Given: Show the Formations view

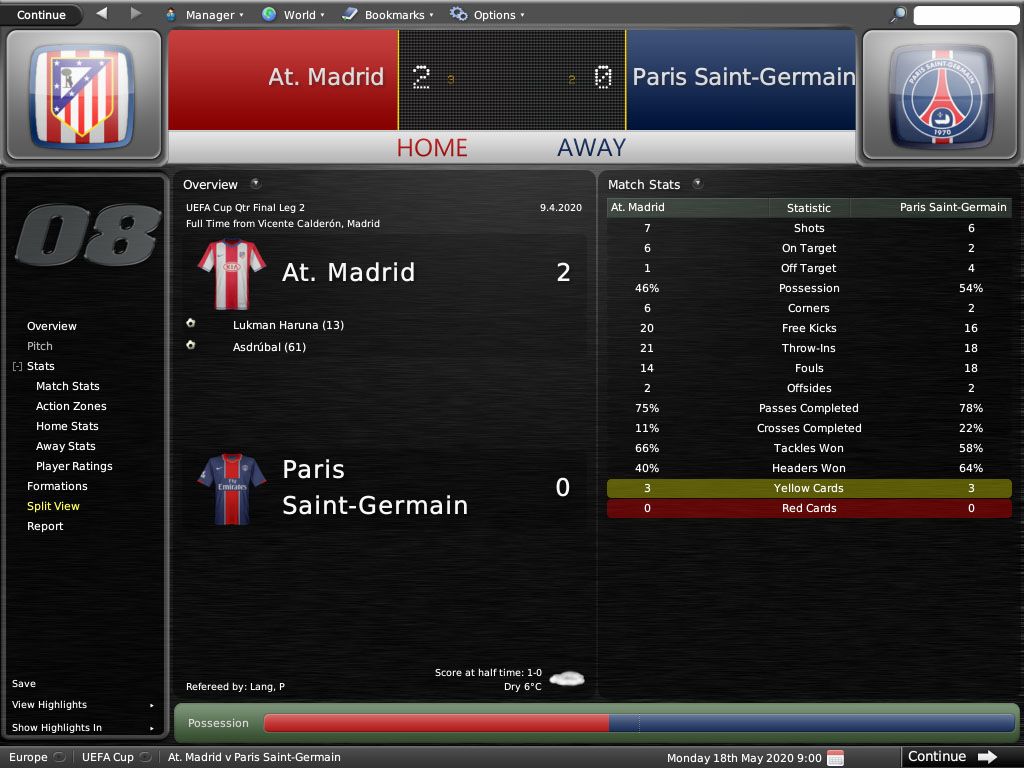Looking at the screenshot, I should click(57, 486).
